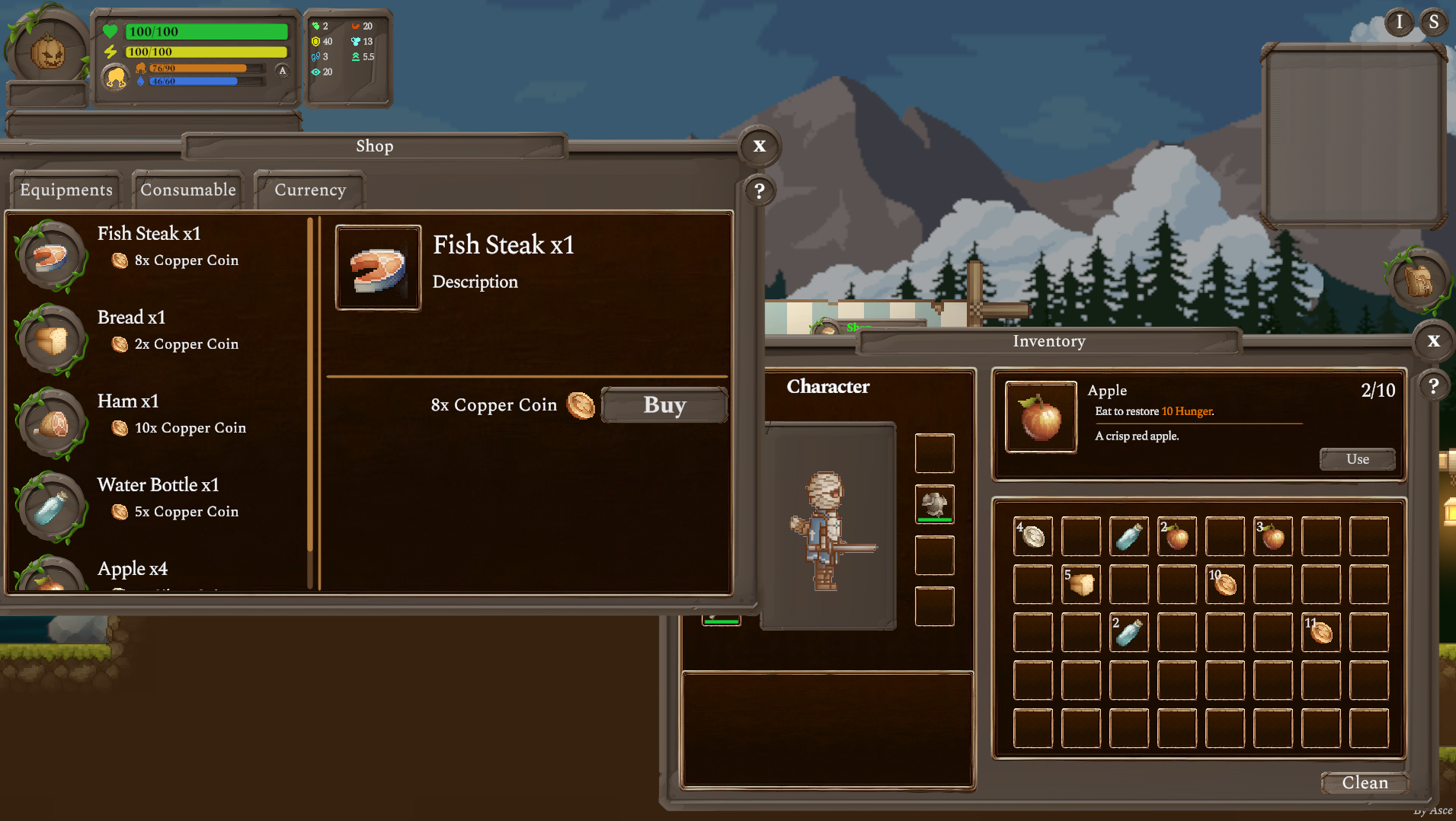
Task: Open the Consumable shop tab
Action: coord(188,190)
